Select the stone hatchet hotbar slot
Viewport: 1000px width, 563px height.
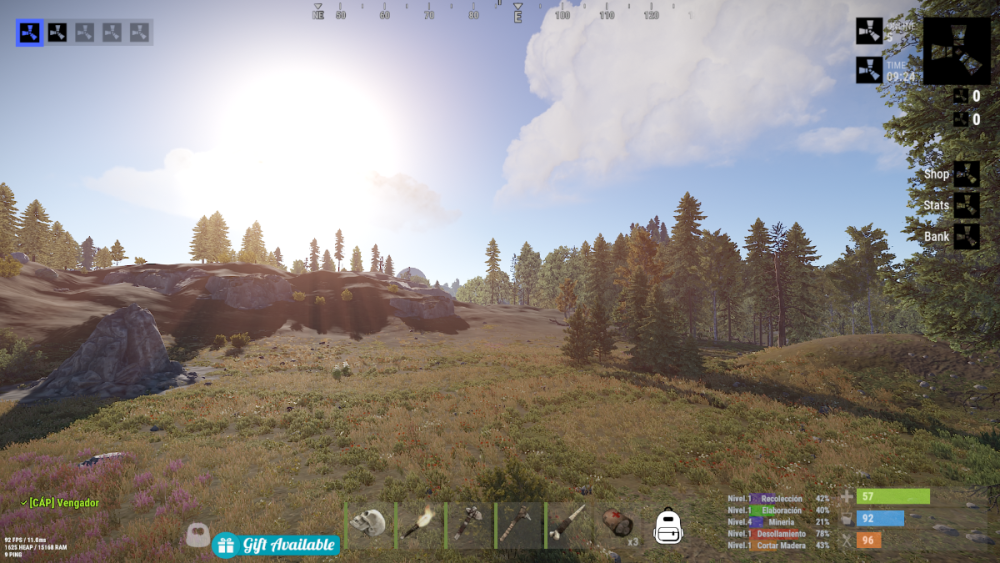470,524
